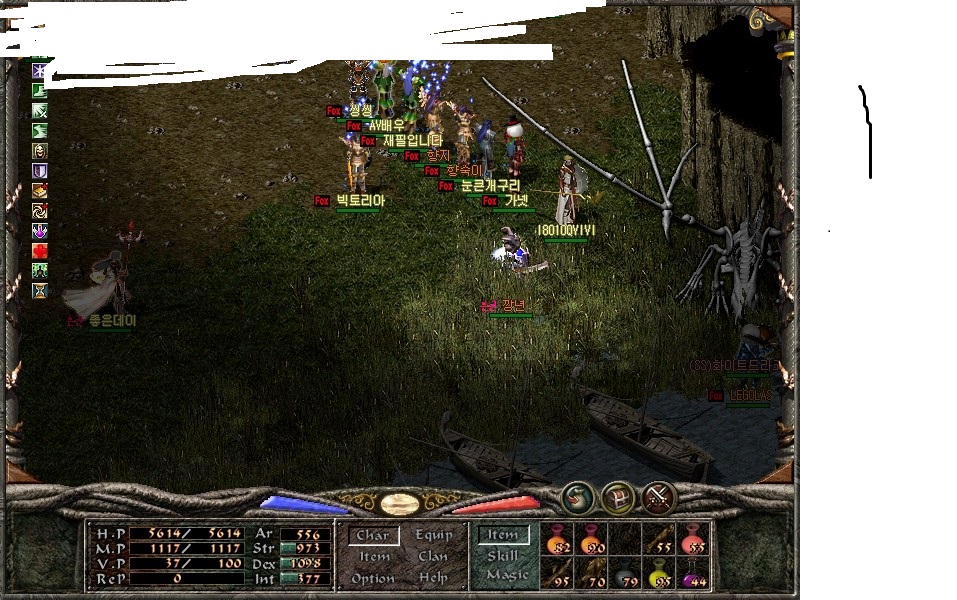The width and height of the screenshot is (957, 600).
Task: Click the round dragon emblem button
Action: pos(576,497)
